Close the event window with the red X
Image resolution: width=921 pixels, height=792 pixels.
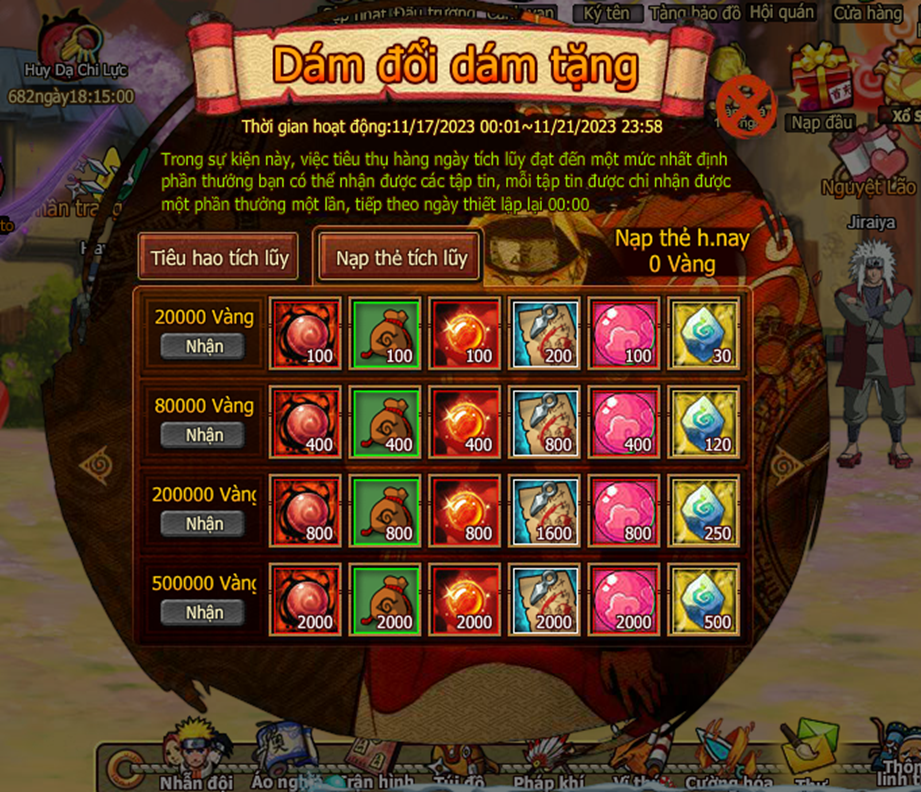[748, 105]
